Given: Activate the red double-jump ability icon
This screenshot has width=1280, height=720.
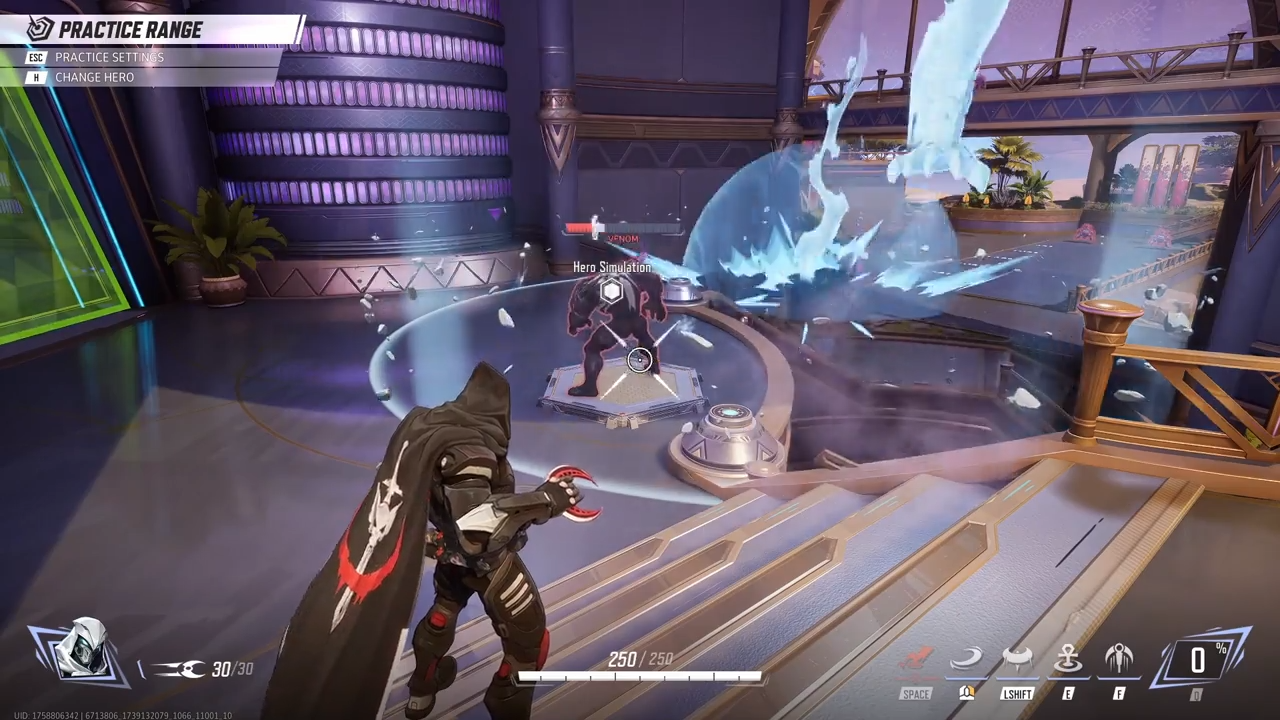Looking at the screenshot, I should click(916, 660).
